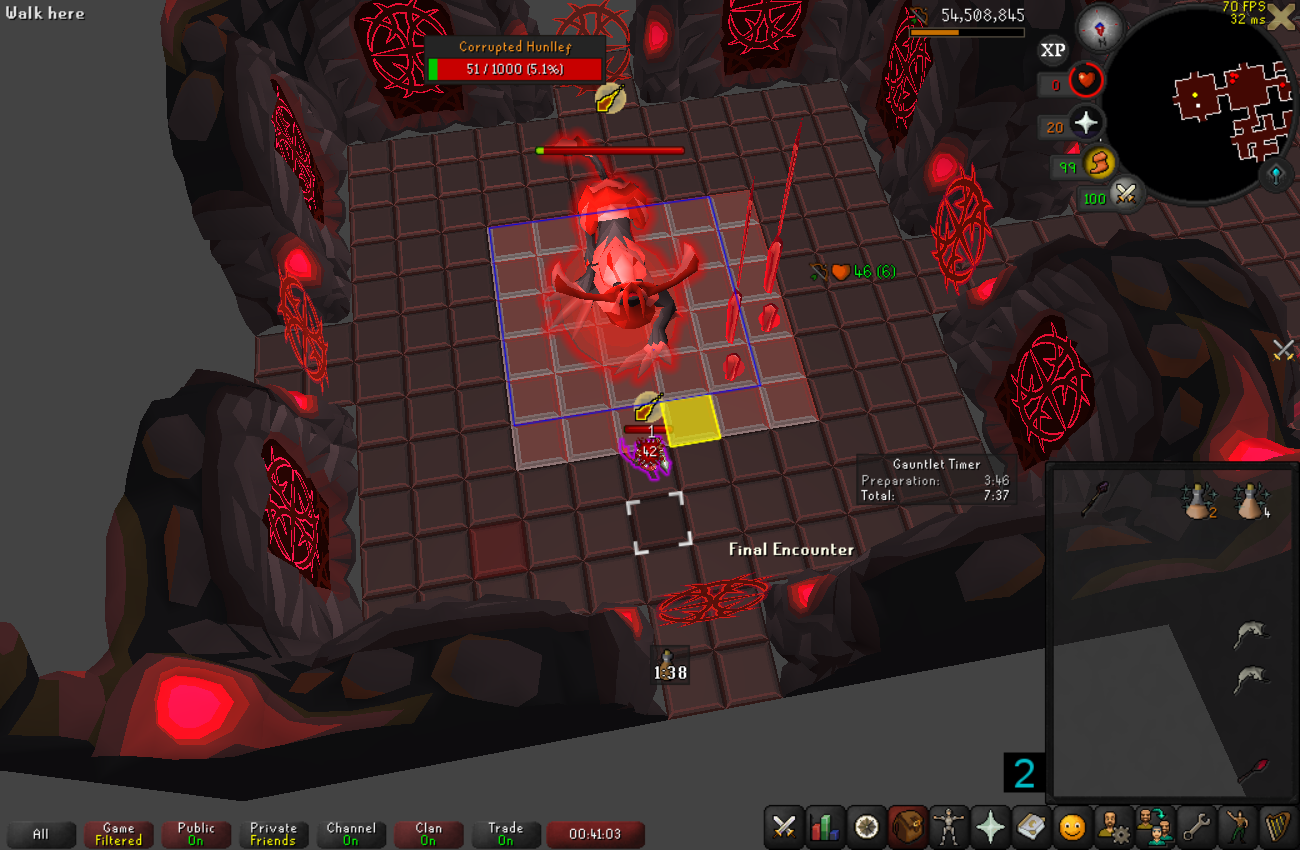The width and height of the screenshot is (1300, 850).
Task: Switch to the Clan chat tab
Action: (428, 835)
